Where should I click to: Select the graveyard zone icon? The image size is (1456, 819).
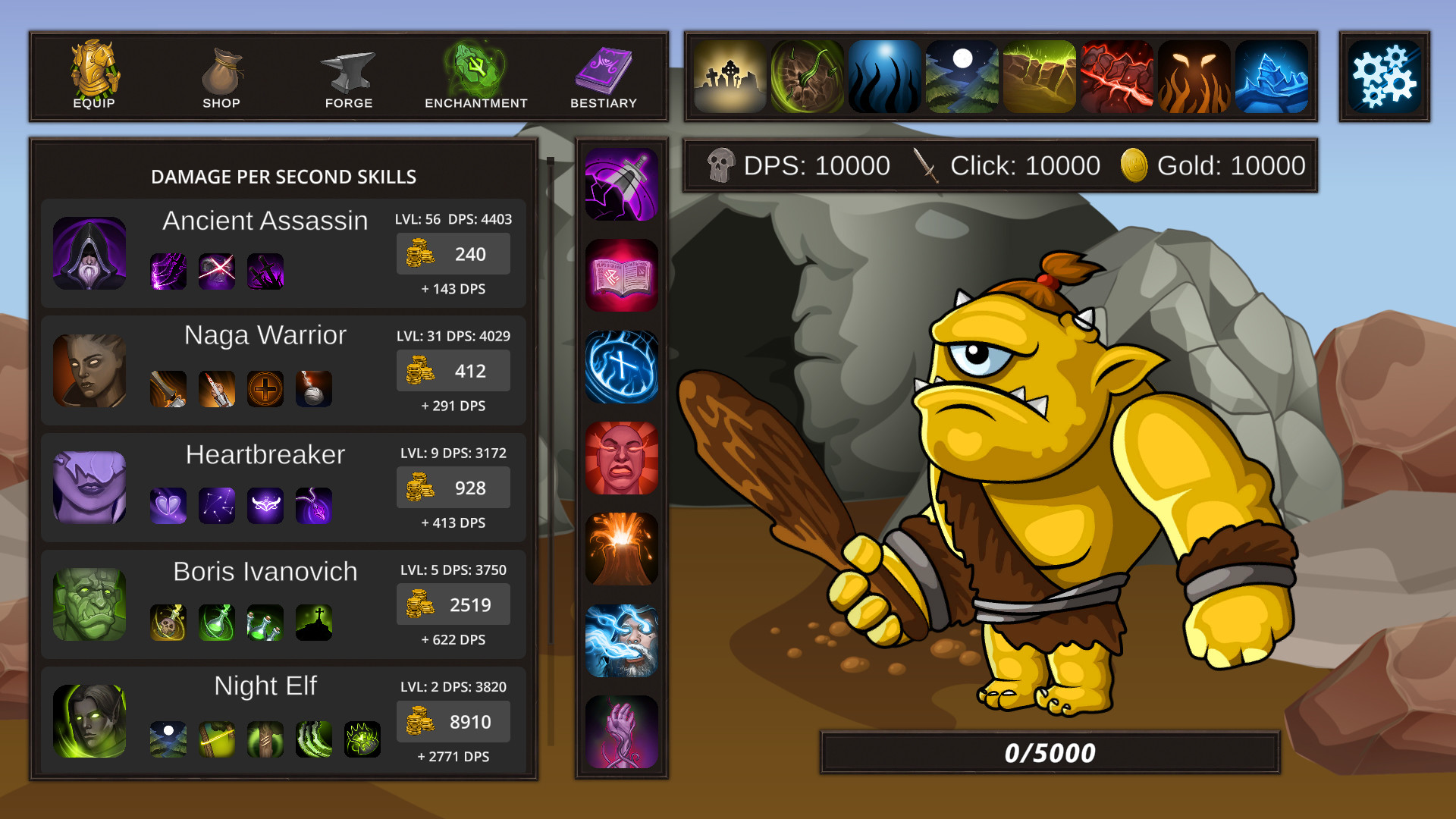coord(730,76)
